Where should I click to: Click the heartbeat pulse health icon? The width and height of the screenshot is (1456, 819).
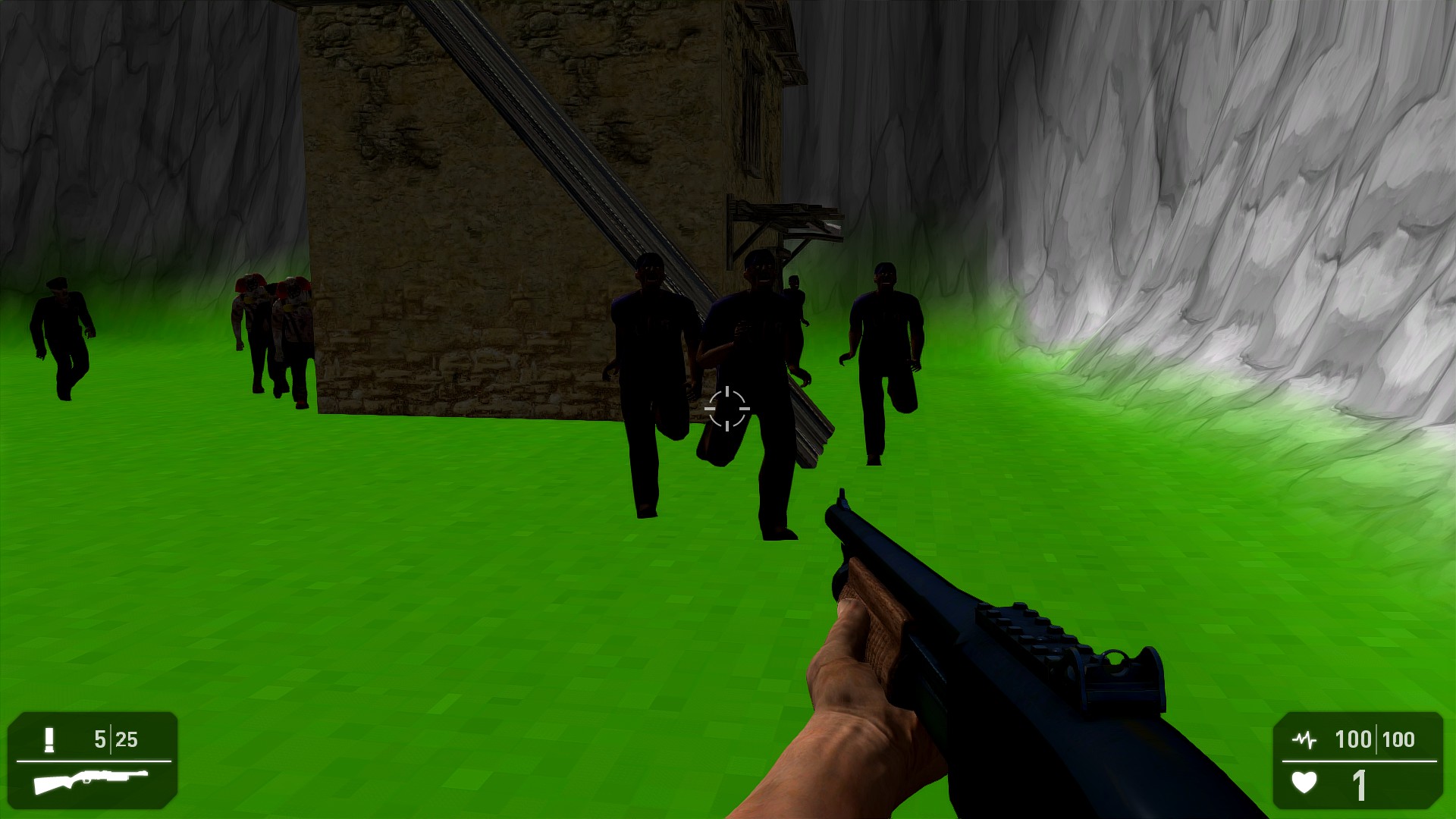[1304, 738]
